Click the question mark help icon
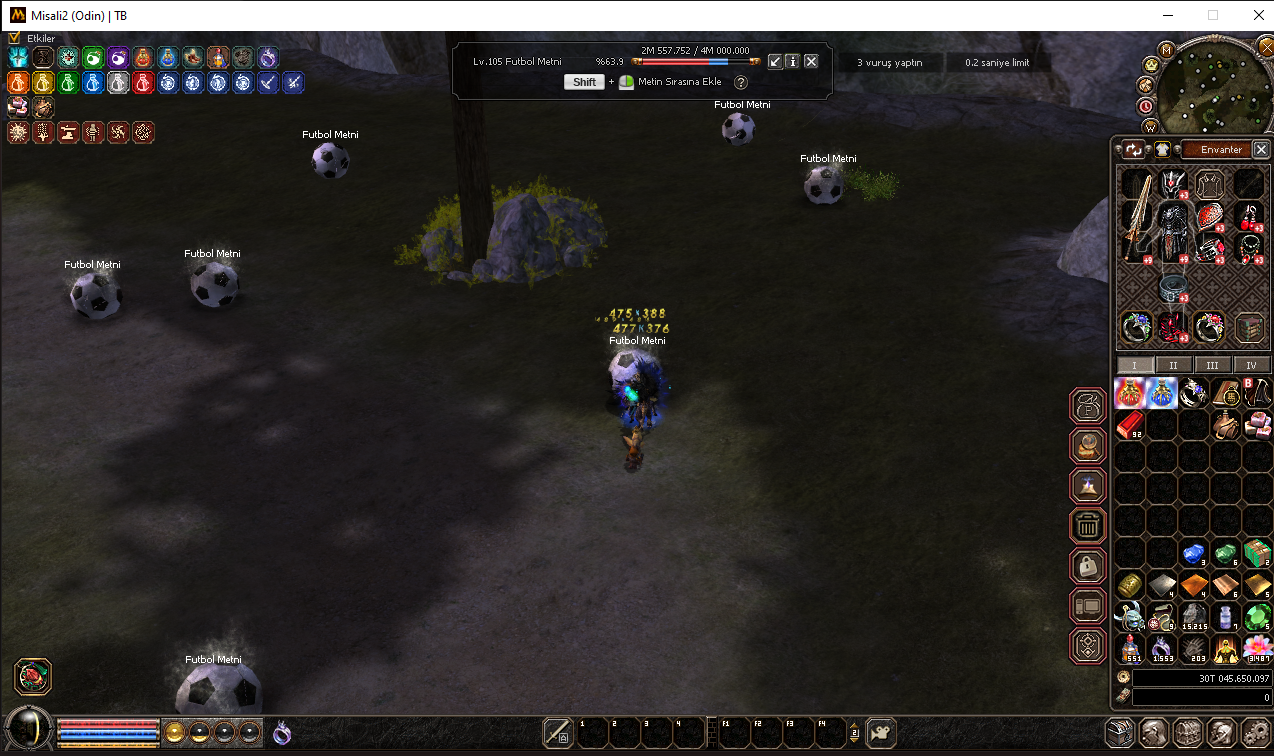1274x756 pixels. pos(741,83)
